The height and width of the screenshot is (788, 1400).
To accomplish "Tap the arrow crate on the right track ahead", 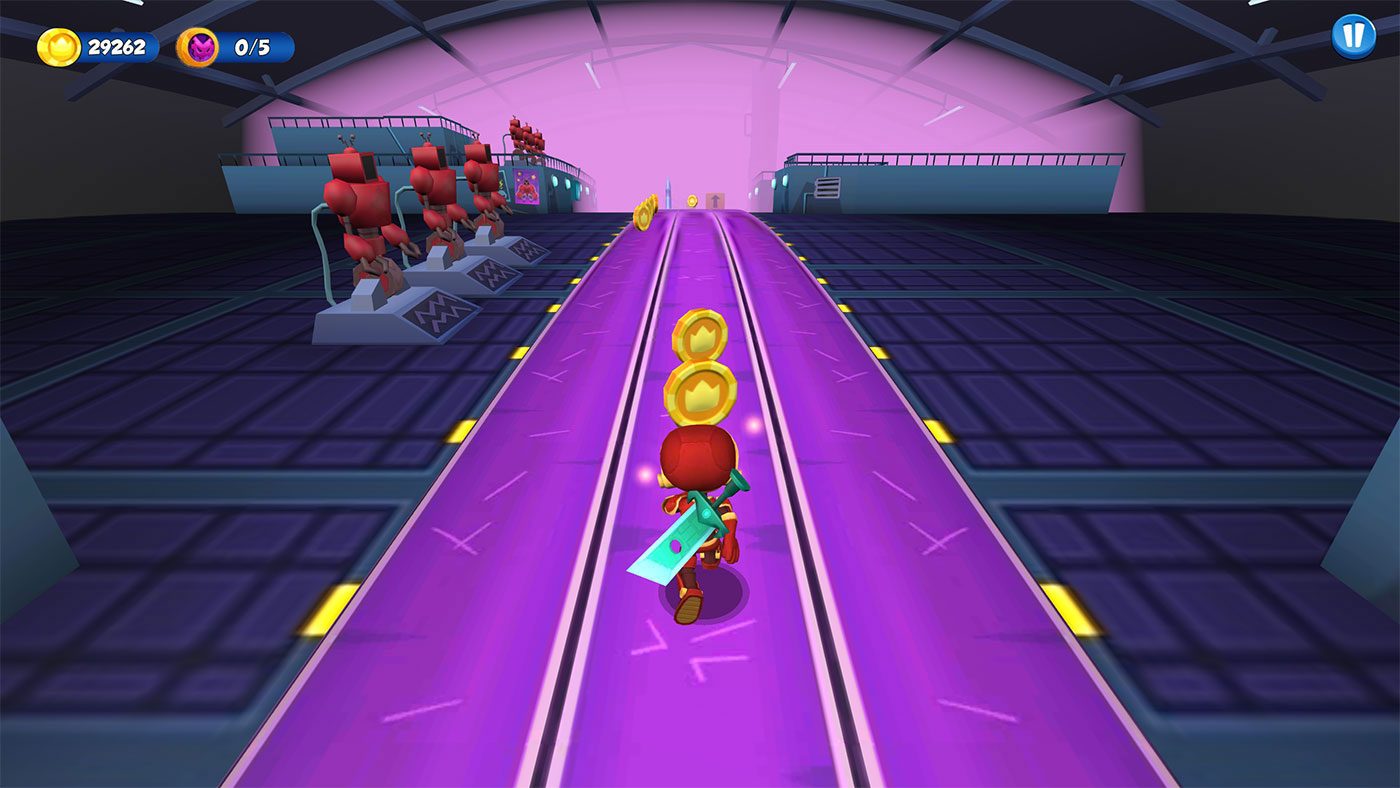I will (715, 199).
